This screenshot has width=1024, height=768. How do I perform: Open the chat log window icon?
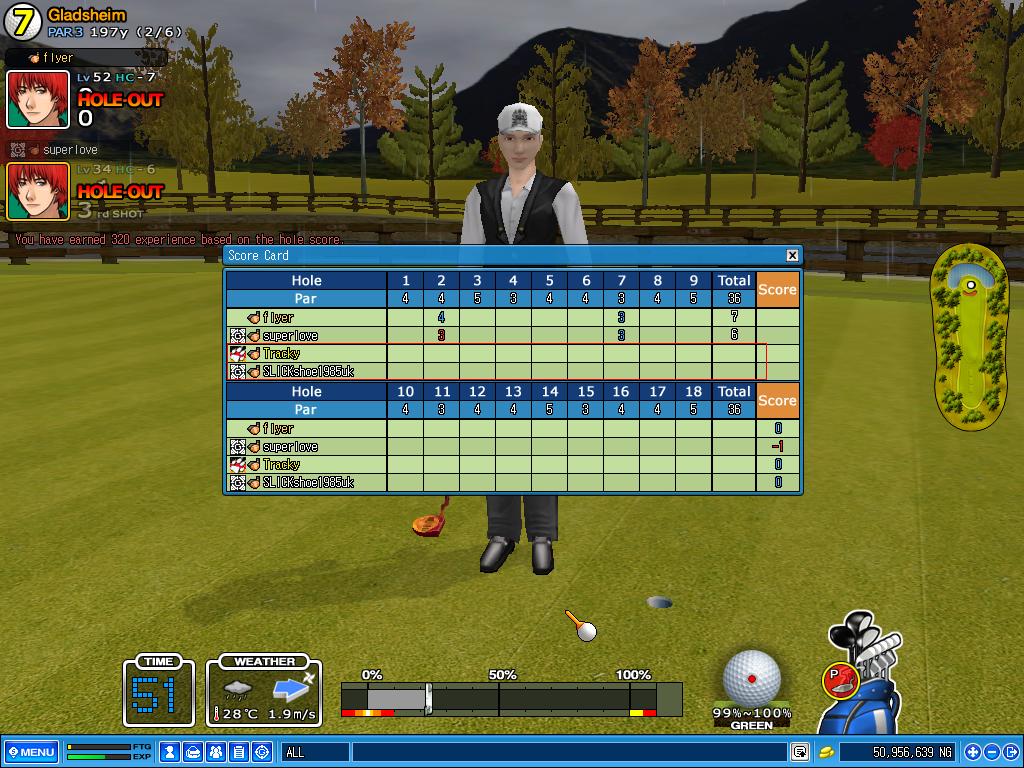pyautogui.click(x=800, y=752)
